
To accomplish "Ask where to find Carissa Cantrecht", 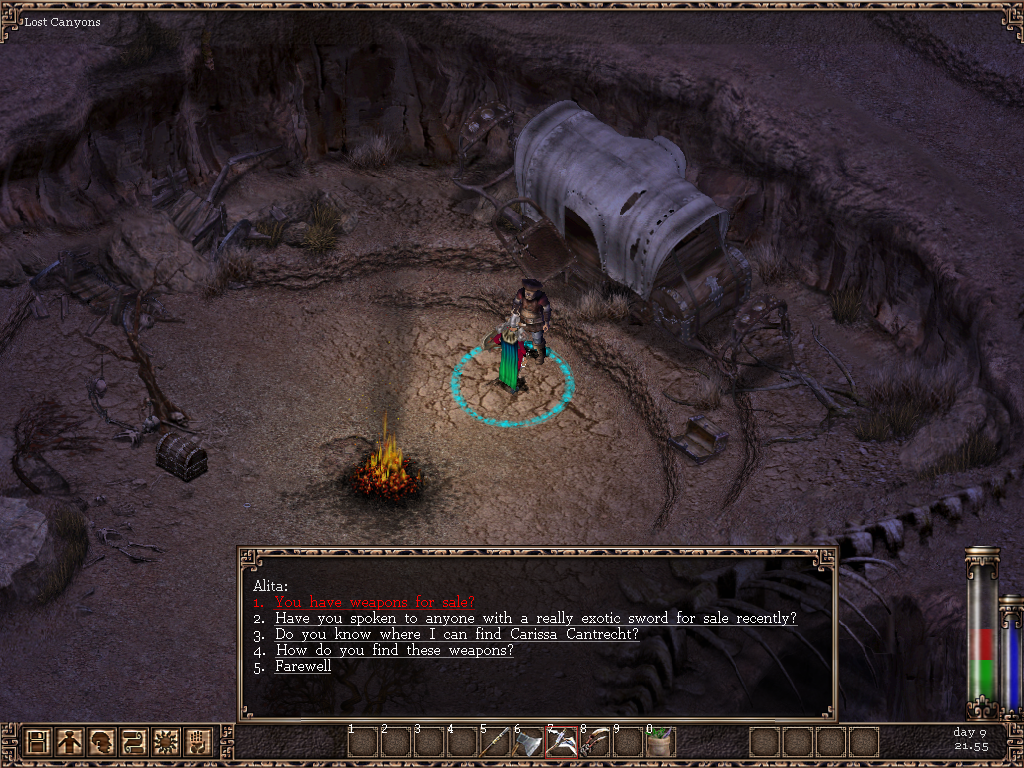I will coord(456,634).
